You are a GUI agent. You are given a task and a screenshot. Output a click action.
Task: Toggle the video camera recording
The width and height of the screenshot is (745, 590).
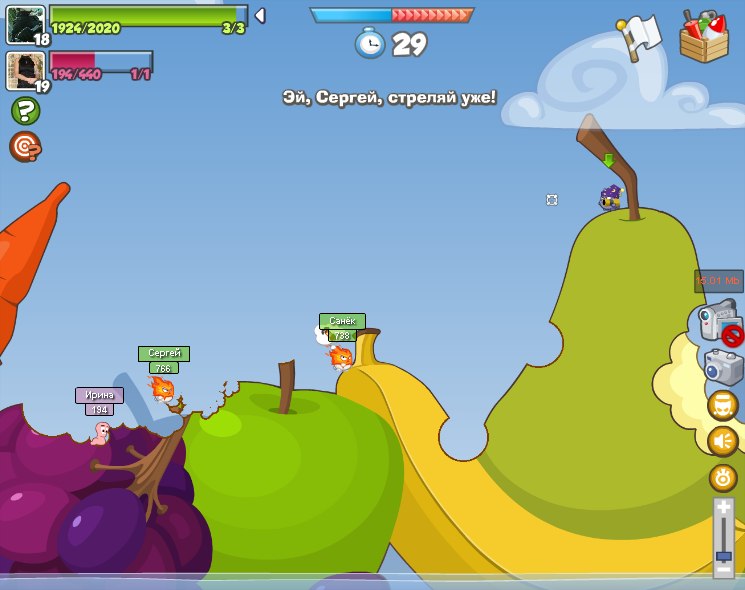(718, 324)
